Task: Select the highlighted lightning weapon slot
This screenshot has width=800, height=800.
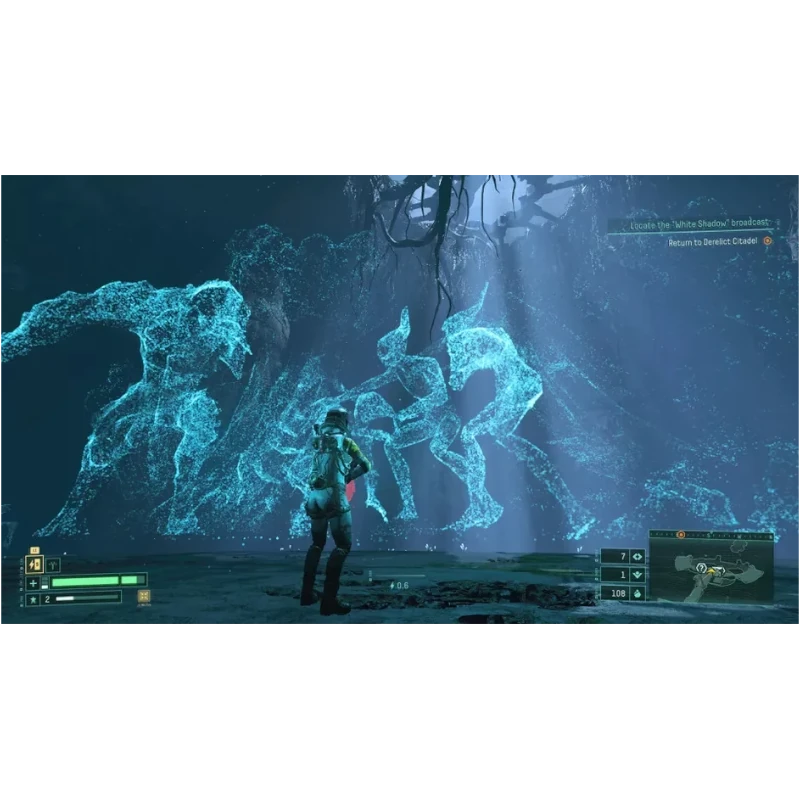Action: tap(34, 565)
